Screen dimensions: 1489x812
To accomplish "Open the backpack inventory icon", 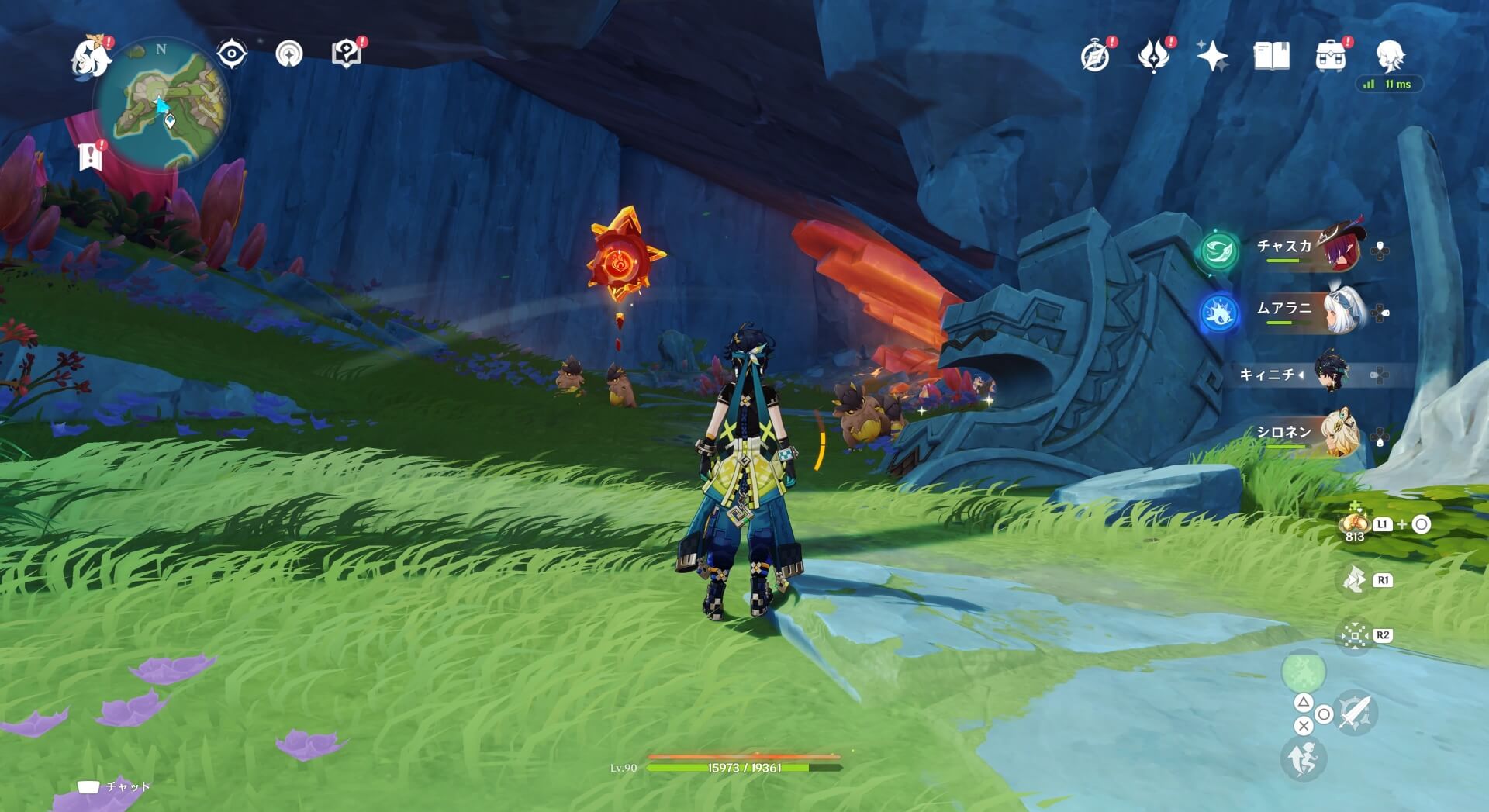I will click(1330, 57).
